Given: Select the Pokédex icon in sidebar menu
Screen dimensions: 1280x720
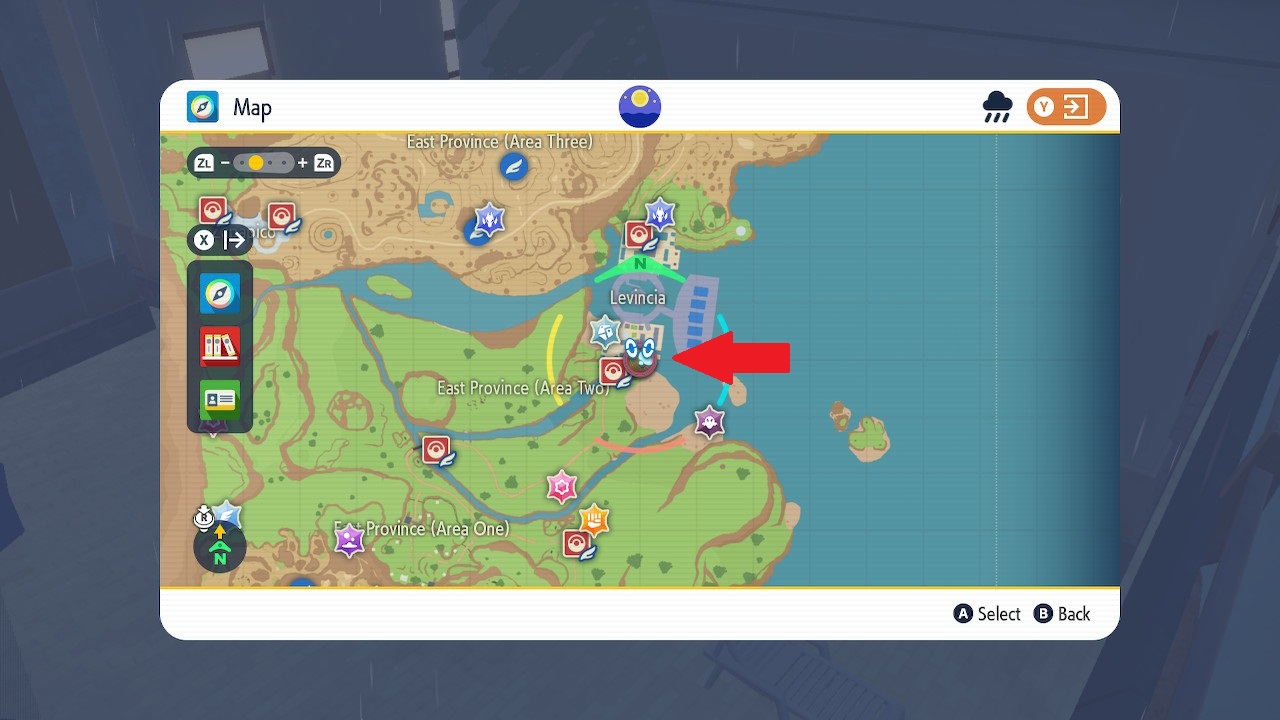Looking at the screenshot, I should pyautogui.click(x=219, y=344).
